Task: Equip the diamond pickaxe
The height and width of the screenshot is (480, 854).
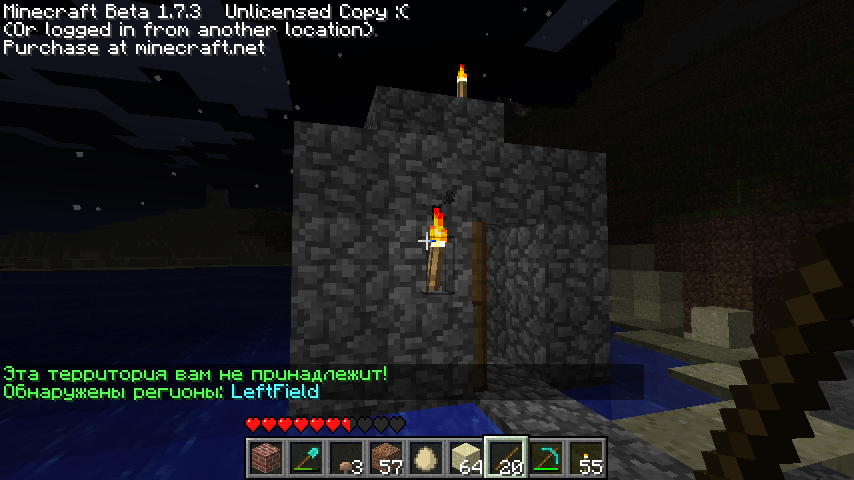Action: click(x=546, y=458)
